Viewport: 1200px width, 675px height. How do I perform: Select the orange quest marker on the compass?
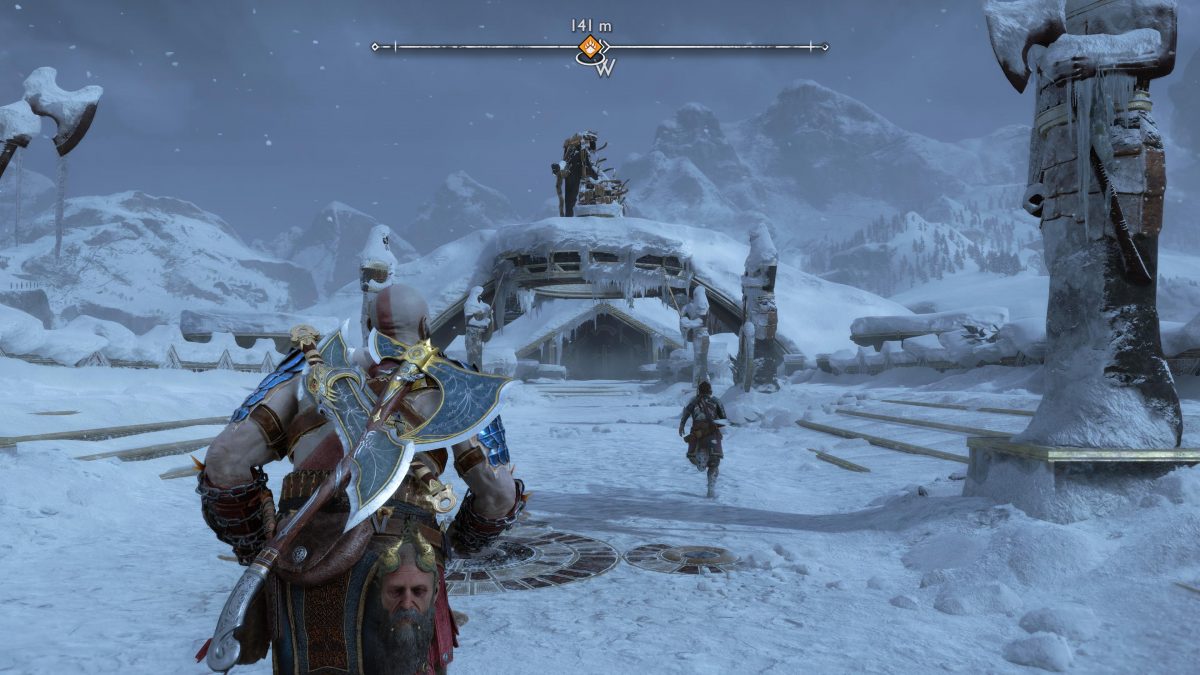(x=591, y=46)
